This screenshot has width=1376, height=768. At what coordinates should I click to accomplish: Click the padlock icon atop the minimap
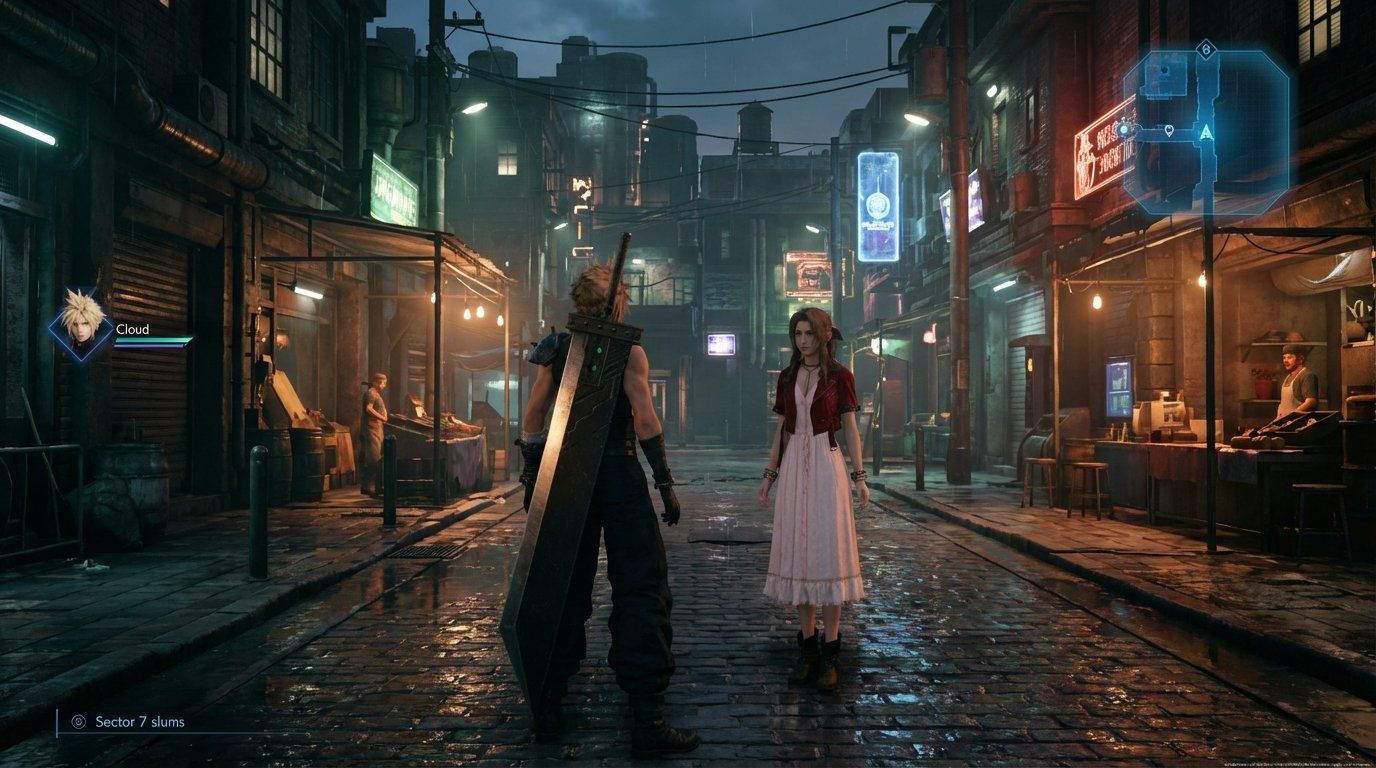[x=1205, y=49]
